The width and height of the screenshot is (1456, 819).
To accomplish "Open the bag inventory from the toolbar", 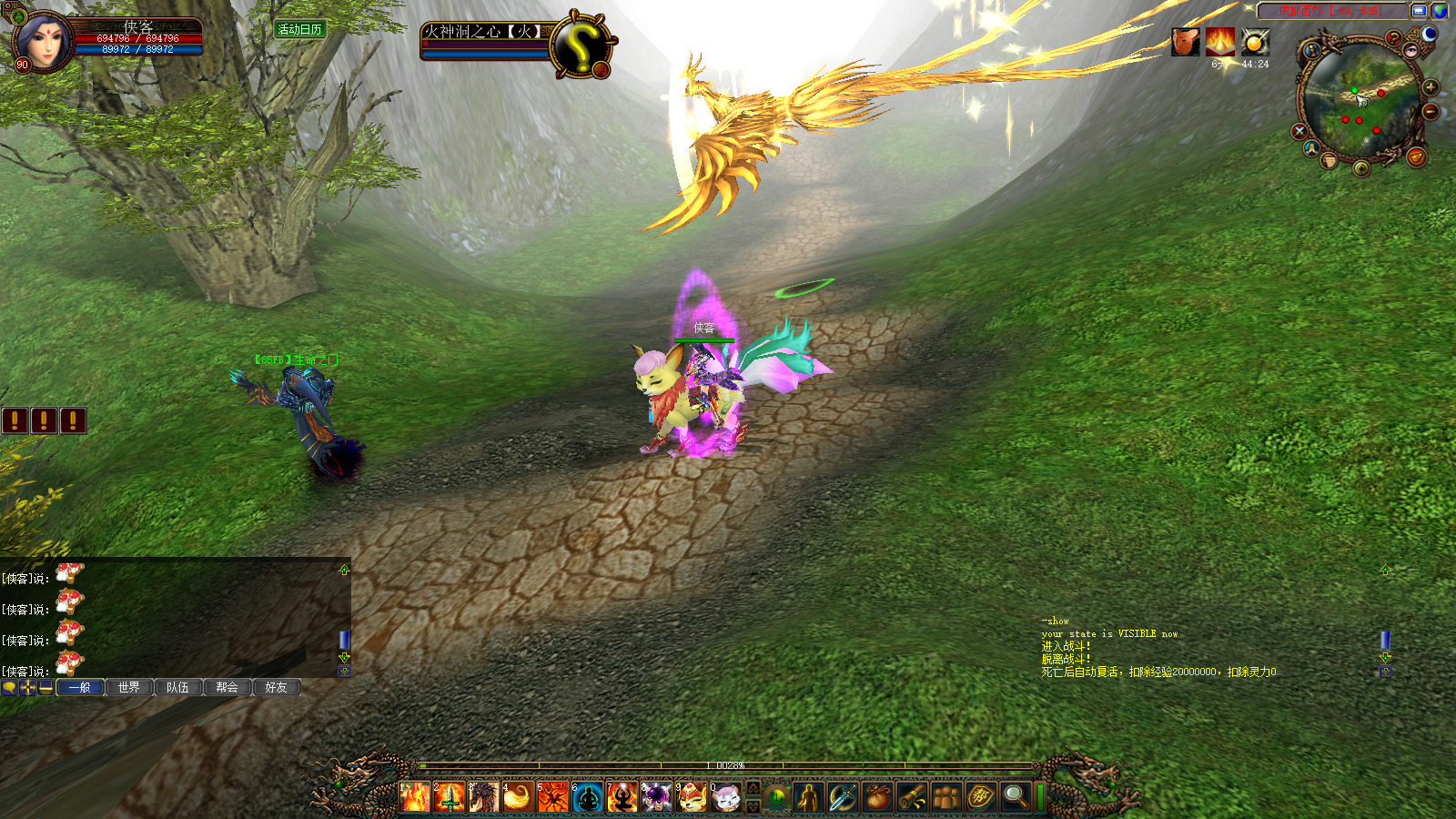I will (877, 797).
